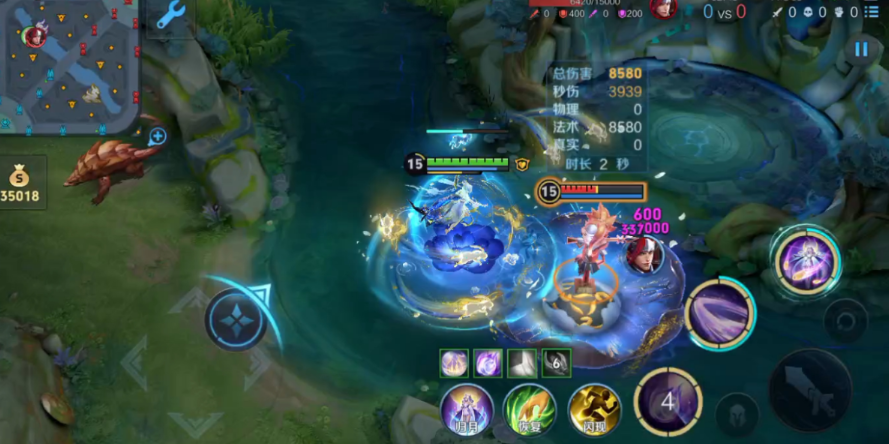This screenshot has width=889, height=444.
Task: Tap the minimap expand plus button
Action: (x=157, y=136)
